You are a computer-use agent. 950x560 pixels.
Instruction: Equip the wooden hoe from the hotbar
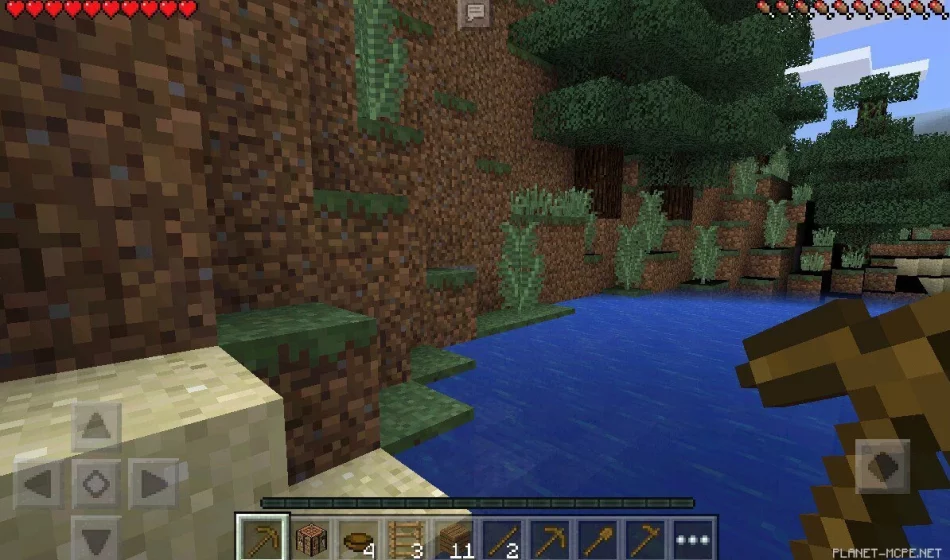[643, 536]
